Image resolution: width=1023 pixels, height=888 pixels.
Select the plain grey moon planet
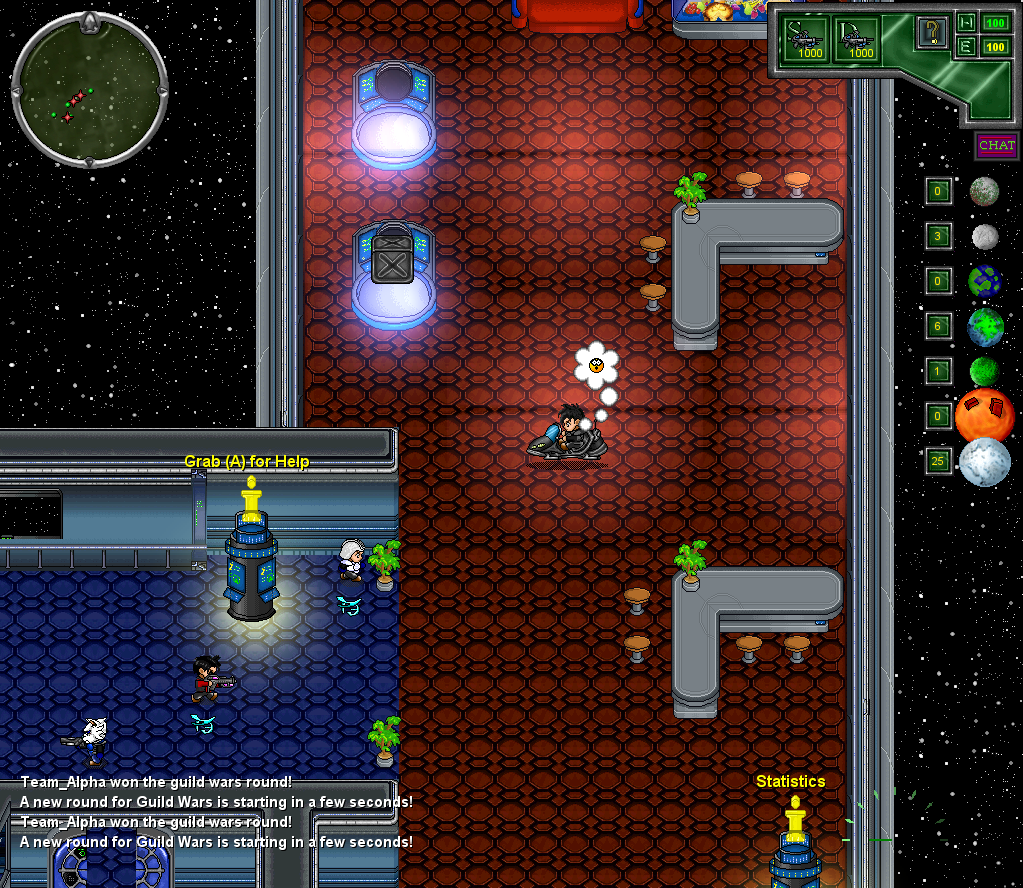985,237
